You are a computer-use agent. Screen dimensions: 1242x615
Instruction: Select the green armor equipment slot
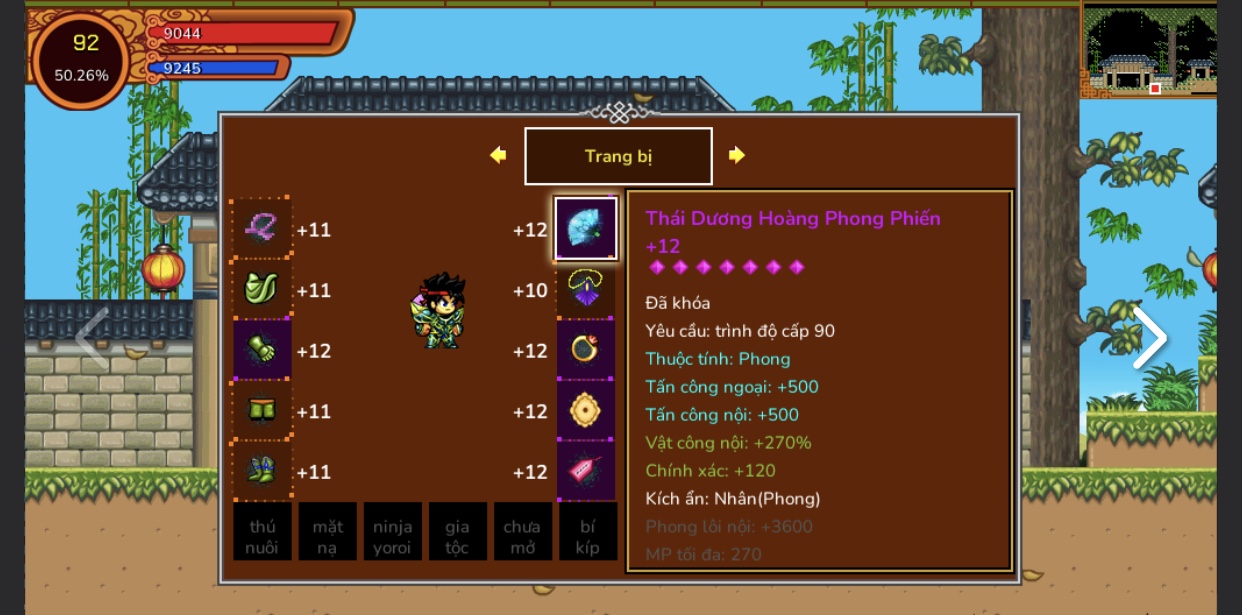tap(262, 290)
